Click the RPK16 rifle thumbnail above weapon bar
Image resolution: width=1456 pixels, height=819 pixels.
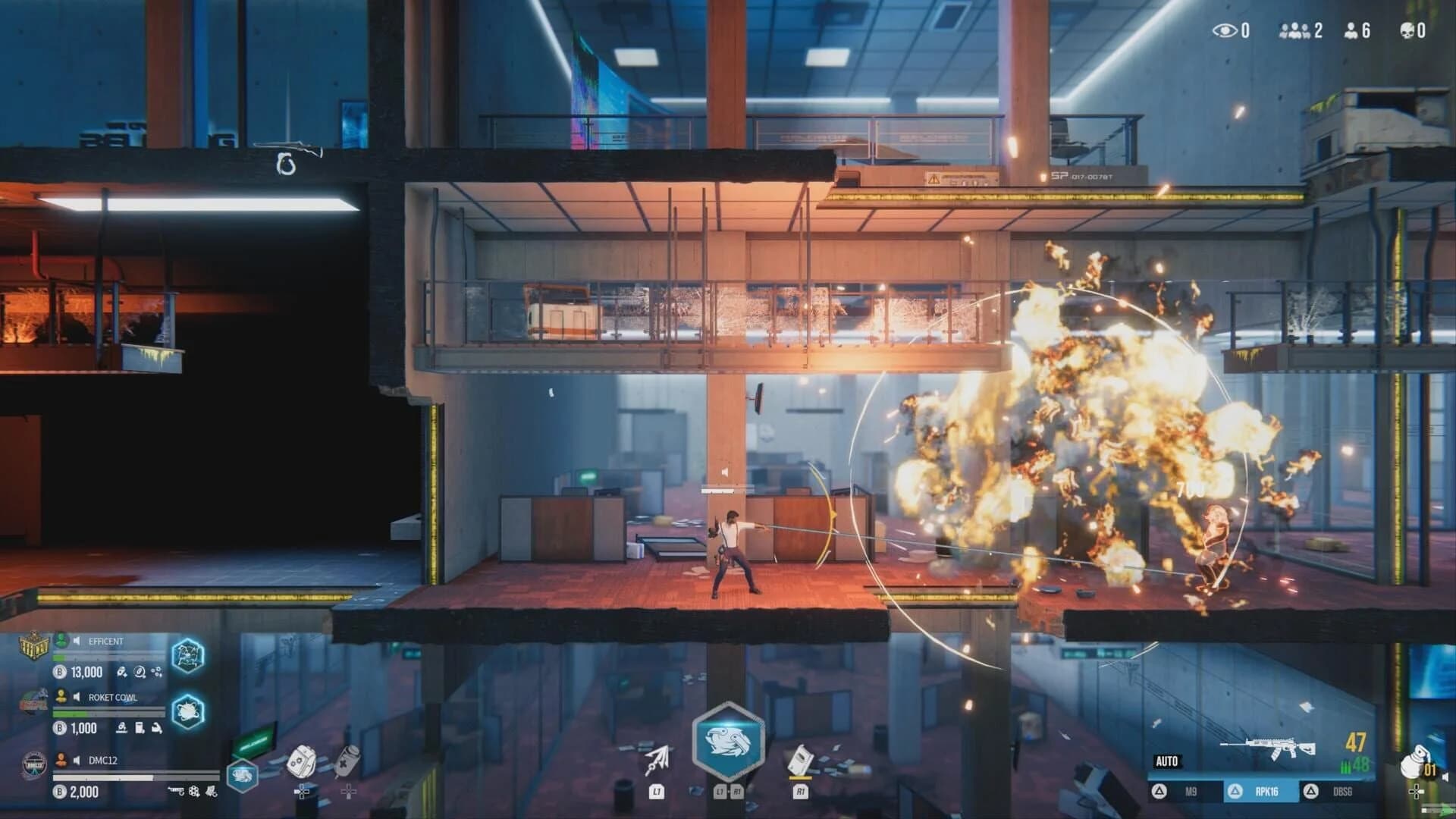(1267, 745)
